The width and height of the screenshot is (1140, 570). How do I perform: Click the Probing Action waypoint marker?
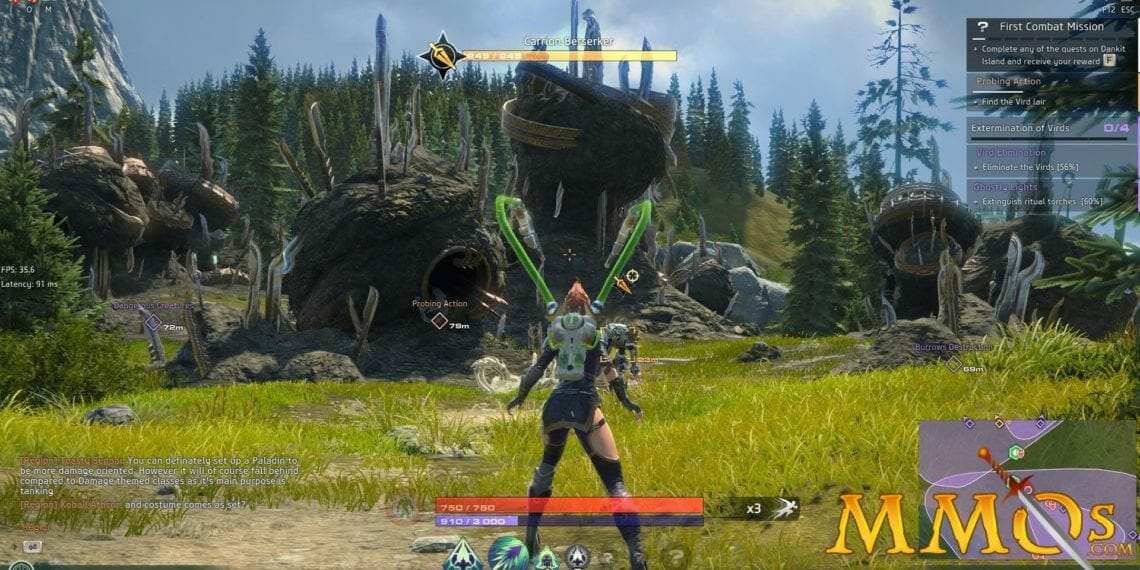438,320
